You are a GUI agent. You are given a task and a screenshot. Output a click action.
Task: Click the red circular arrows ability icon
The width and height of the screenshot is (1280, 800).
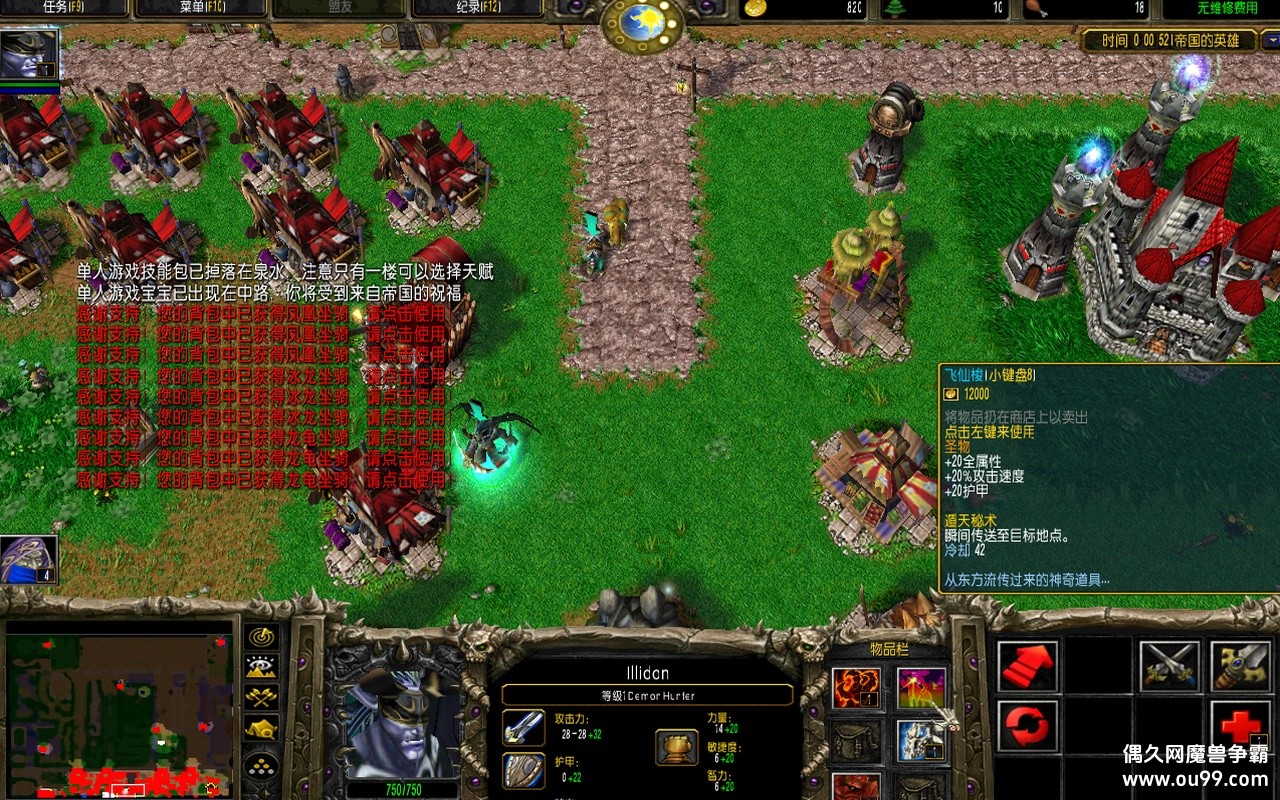click(1027, 725)
